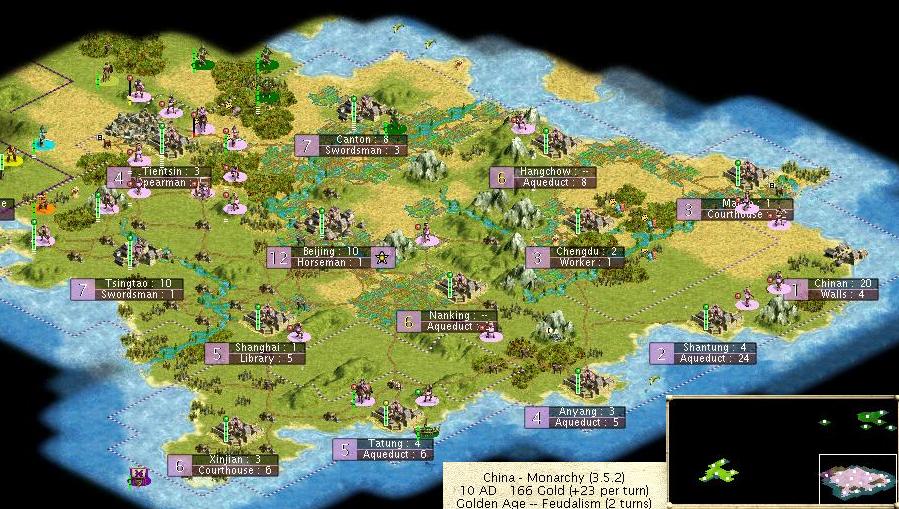Click the minimap world overview
The image size is (899, 509).
[x=781, y=450]
